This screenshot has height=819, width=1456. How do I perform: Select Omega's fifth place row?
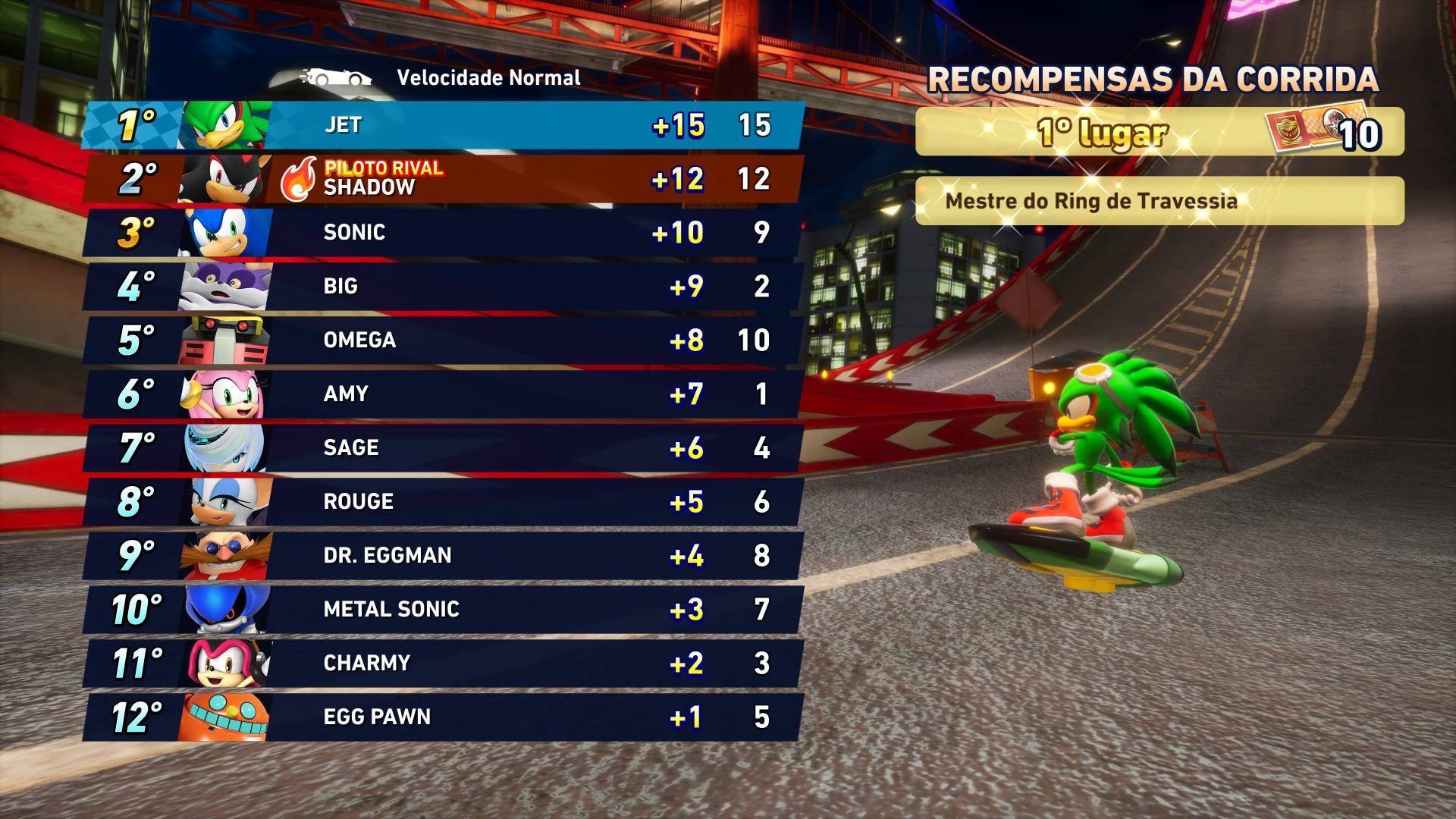pyautogui.click(x=444, y=340)
